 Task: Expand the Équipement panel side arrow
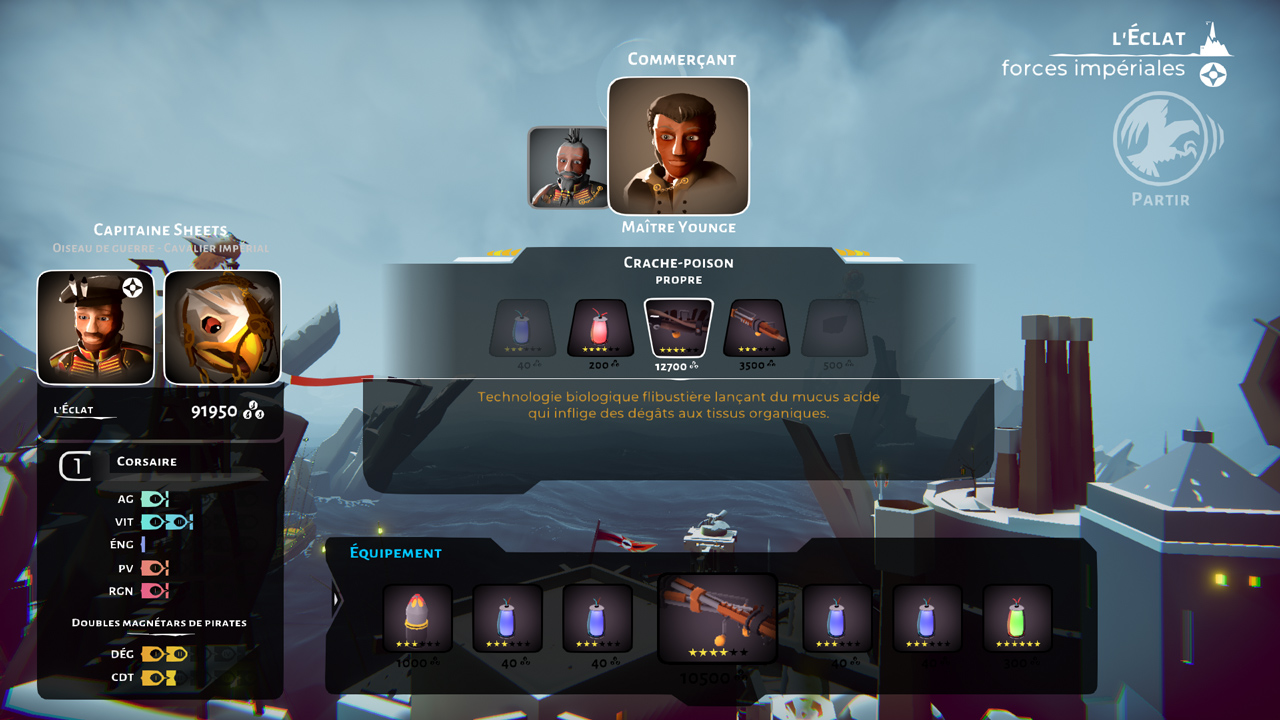[336, 600]
